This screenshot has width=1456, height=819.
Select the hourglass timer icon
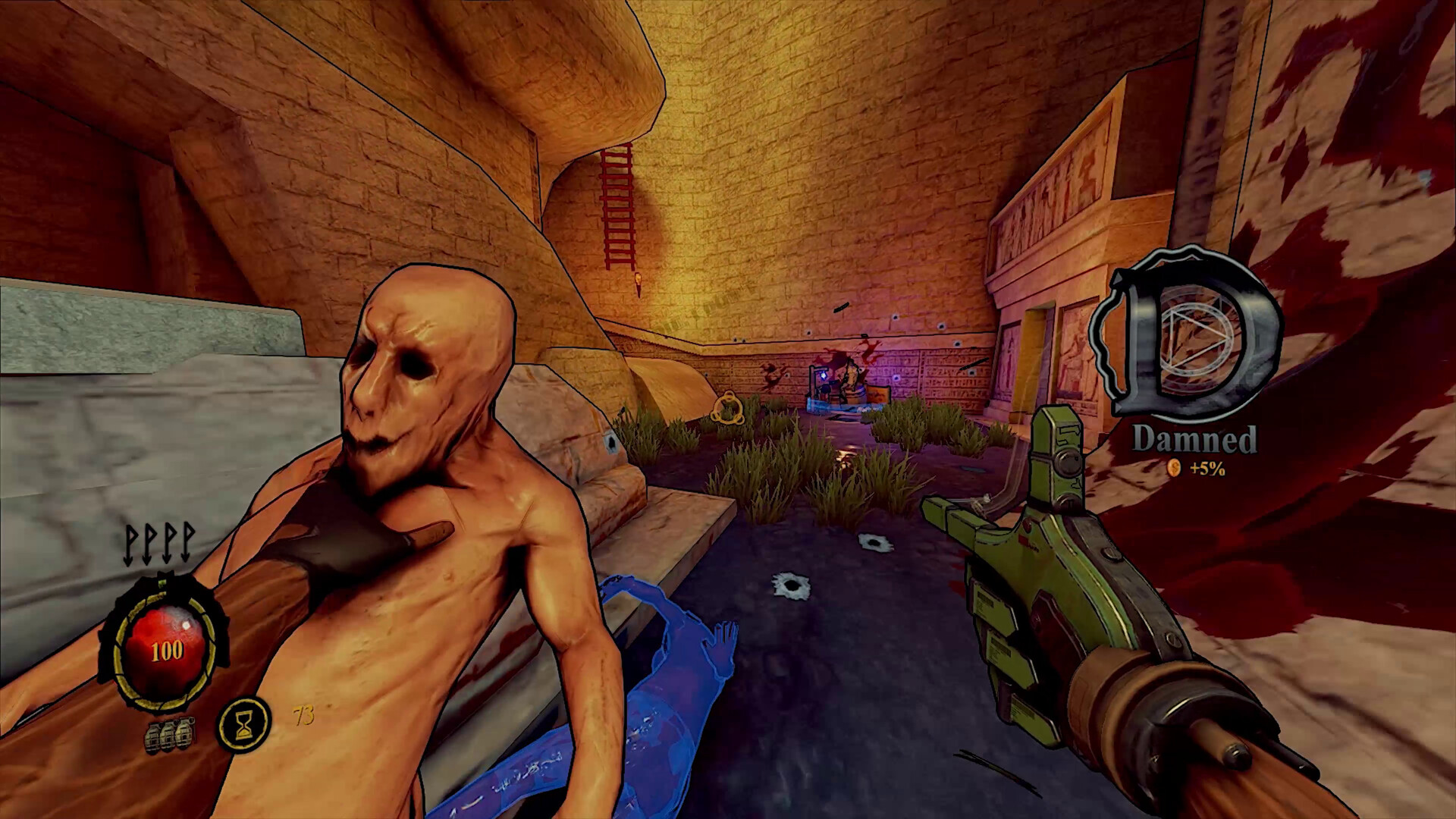(x=243, y=724)
